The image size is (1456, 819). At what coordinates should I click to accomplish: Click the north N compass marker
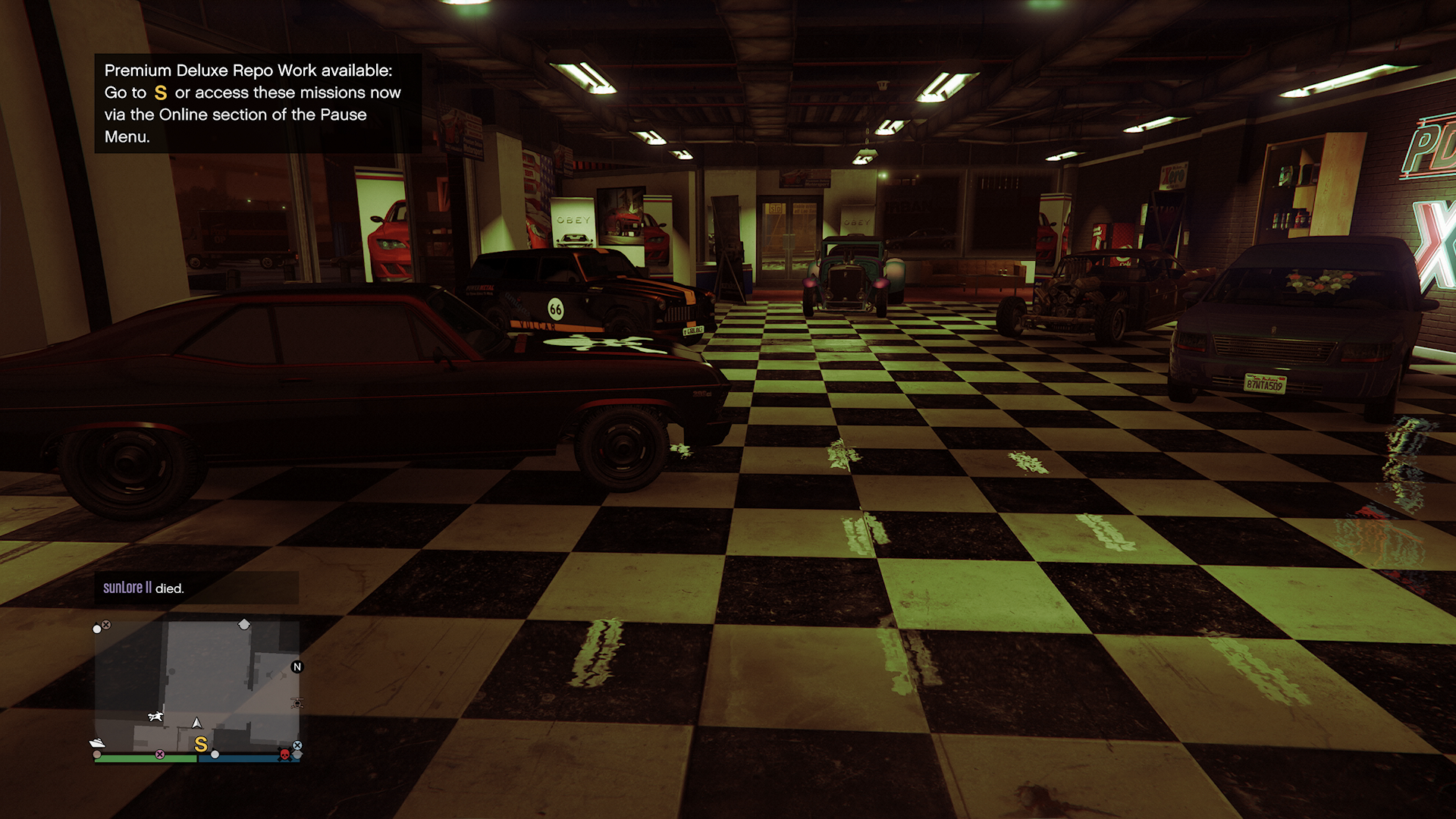point(297,667)
